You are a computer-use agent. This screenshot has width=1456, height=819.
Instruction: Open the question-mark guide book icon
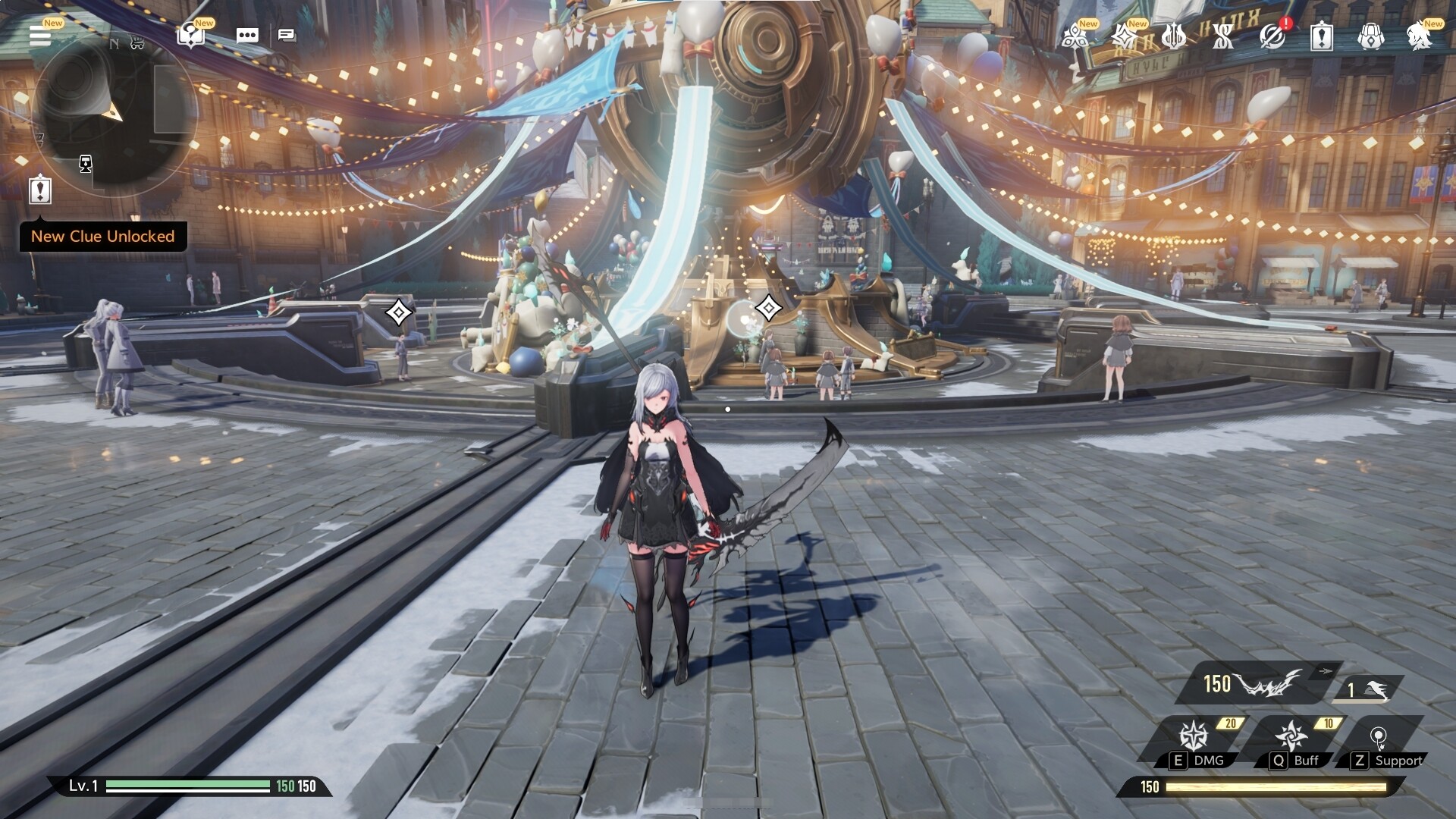click(190, 35)
